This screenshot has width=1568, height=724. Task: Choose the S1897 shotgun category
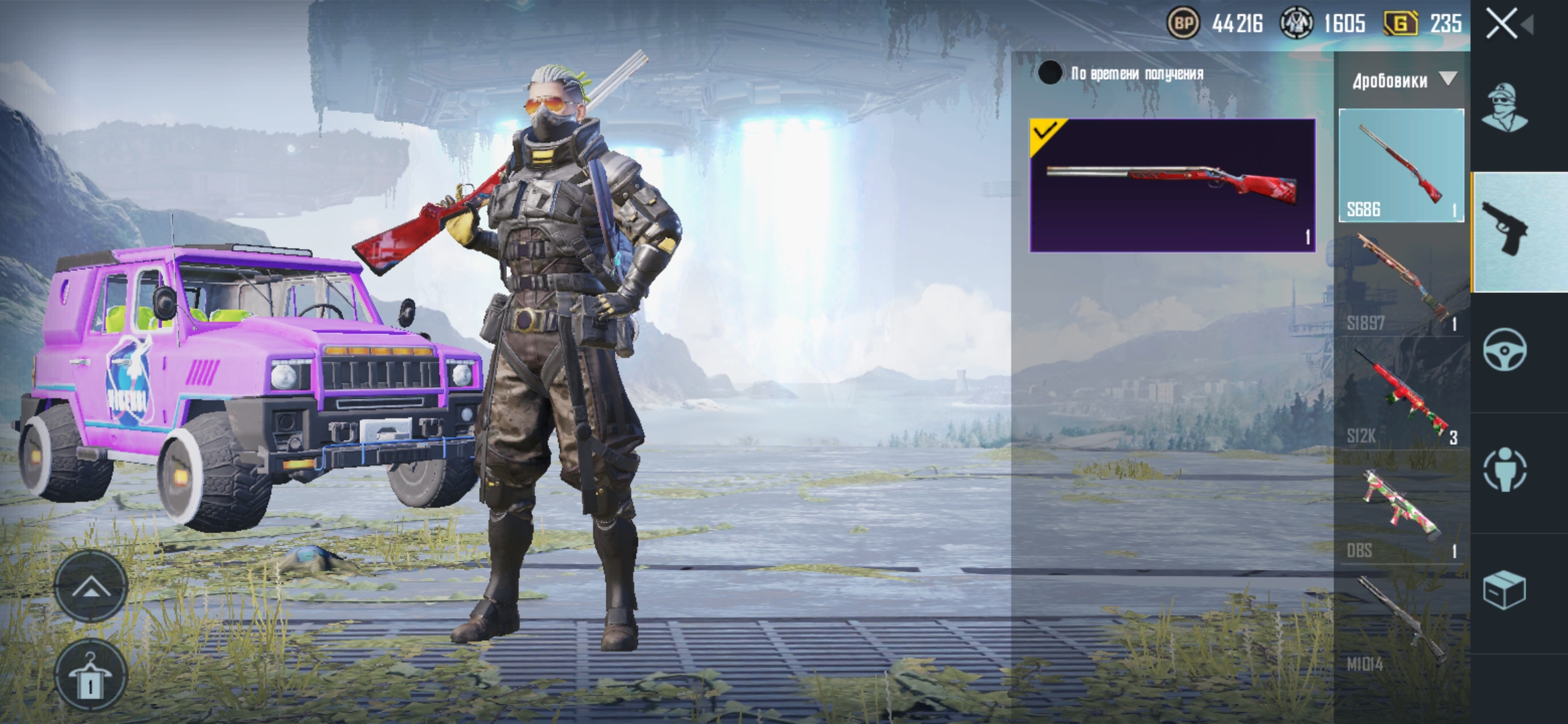(x=1401, y=282)
